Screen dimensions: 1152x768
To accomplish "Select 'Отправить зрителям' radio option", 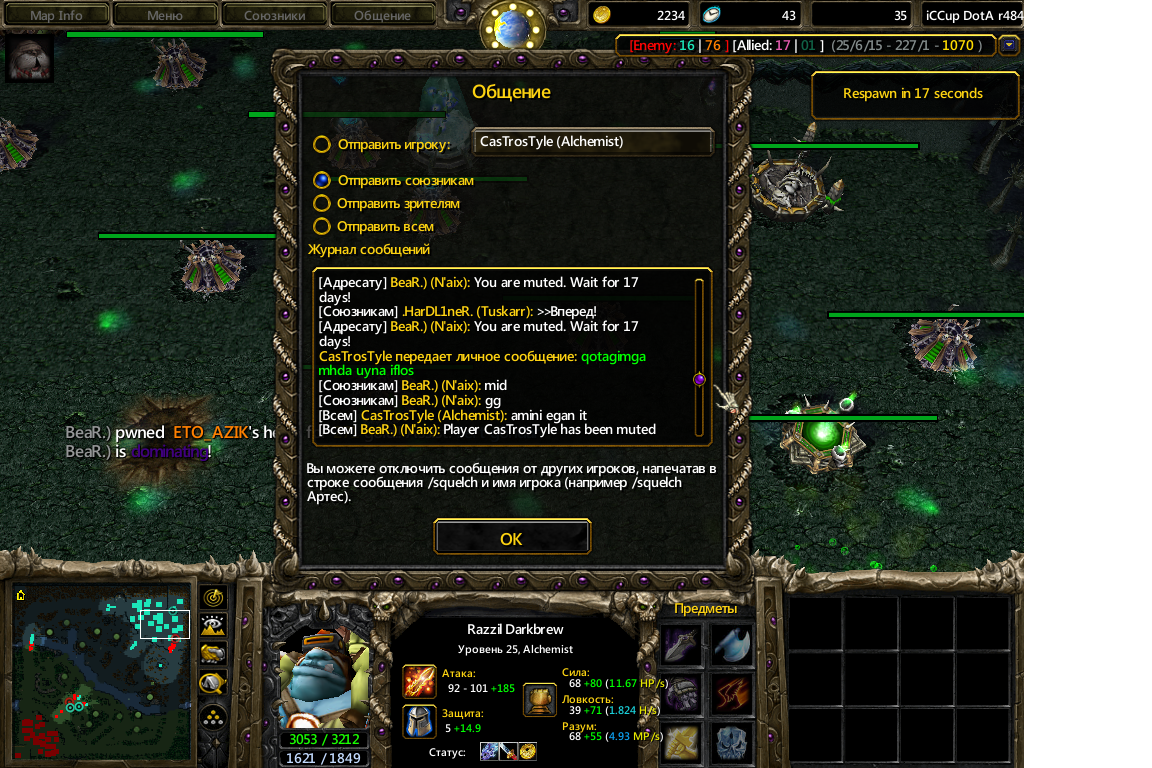I will 322,203.
